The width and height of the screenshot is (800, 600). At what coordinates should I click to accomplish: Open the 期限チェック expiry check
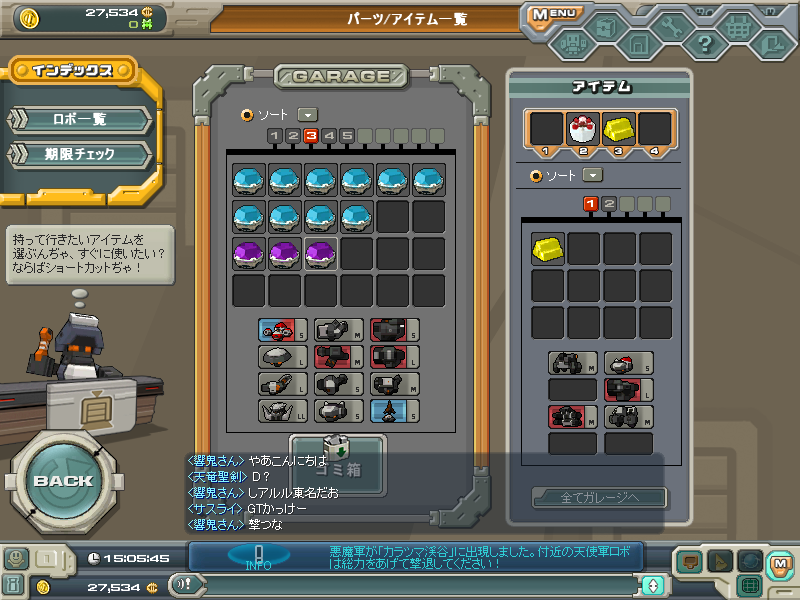tap(80, 154)
